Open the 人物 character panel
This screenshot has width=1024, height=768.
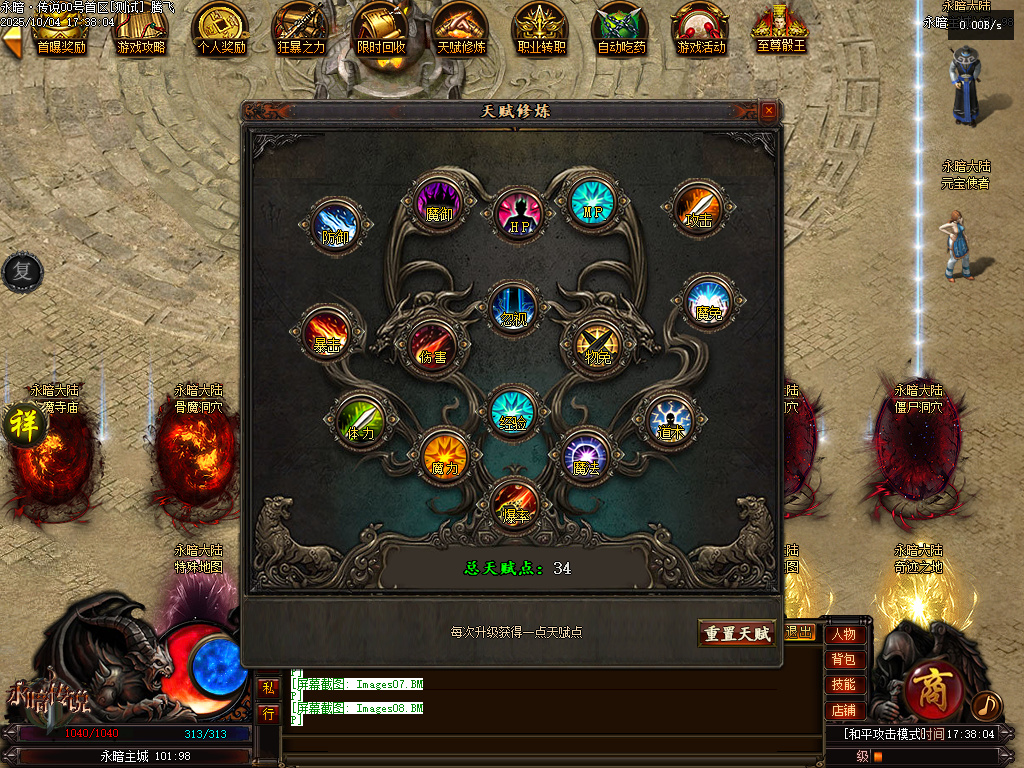tap(843, 634)
